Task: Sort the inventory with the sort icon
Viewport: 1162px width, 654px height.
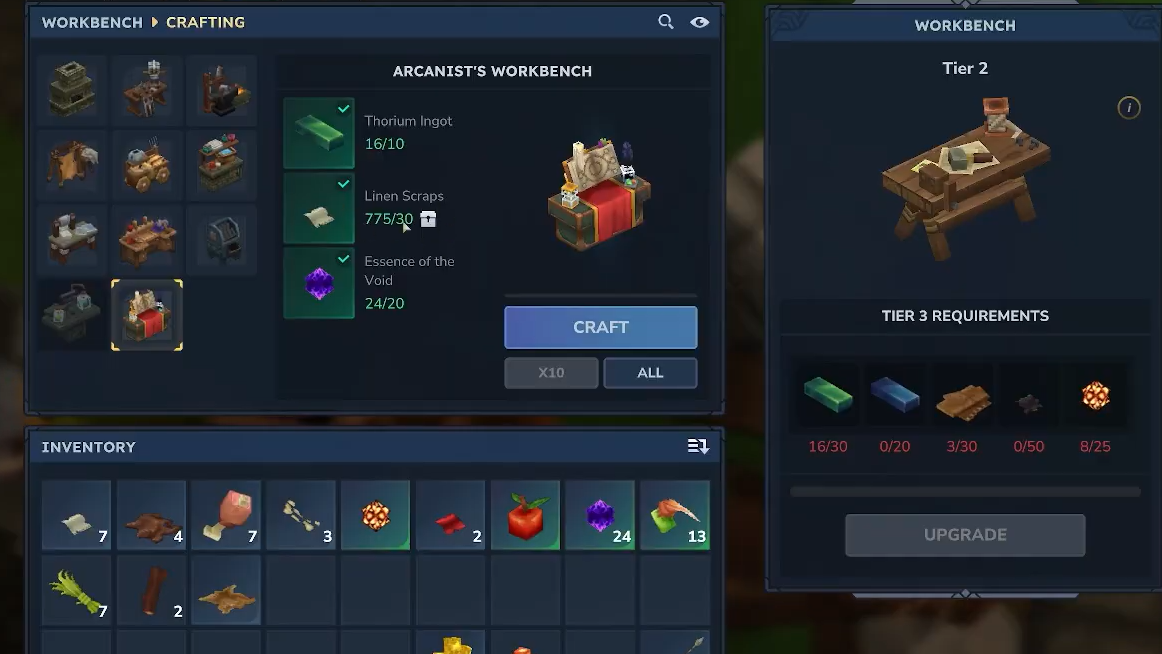Action: (x=698, y=447)
